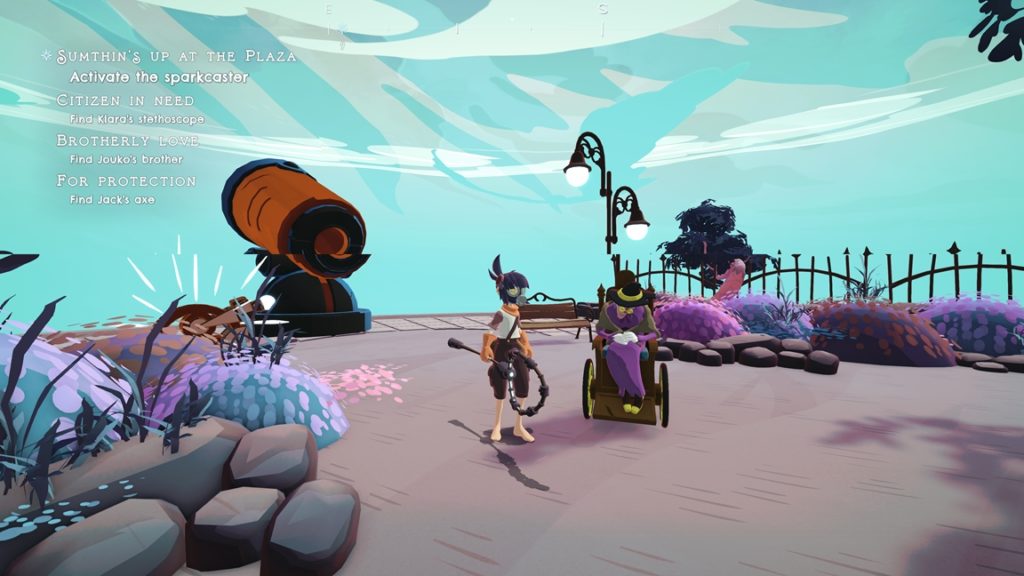Open the Citizen in need quest entry
1024x576 pixels.
point(126,101)
